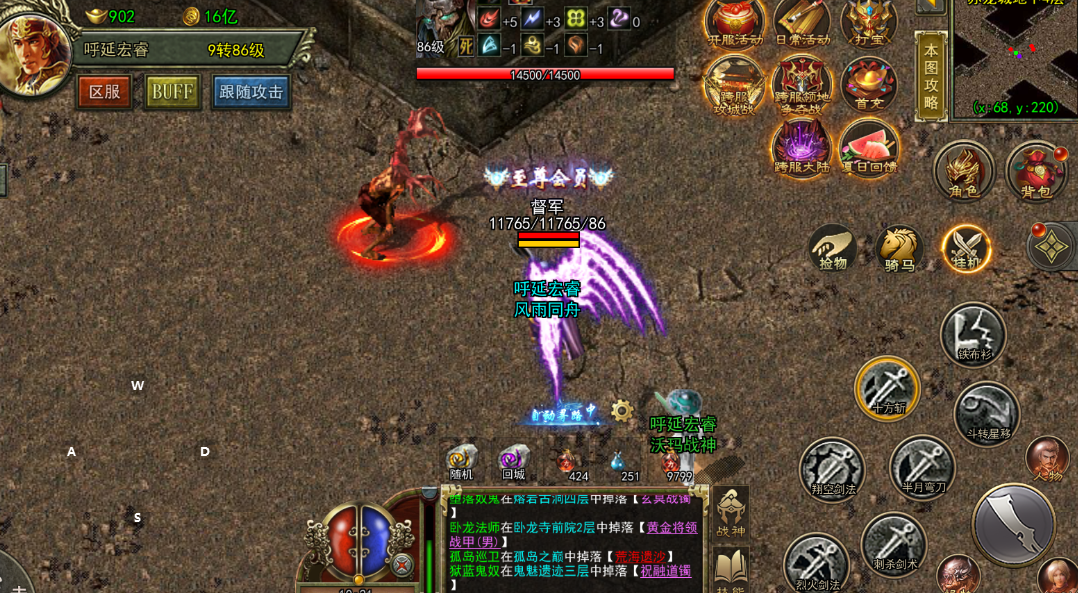Open the 背包 backpack

pyautogui.click(x=1035, y=169)
